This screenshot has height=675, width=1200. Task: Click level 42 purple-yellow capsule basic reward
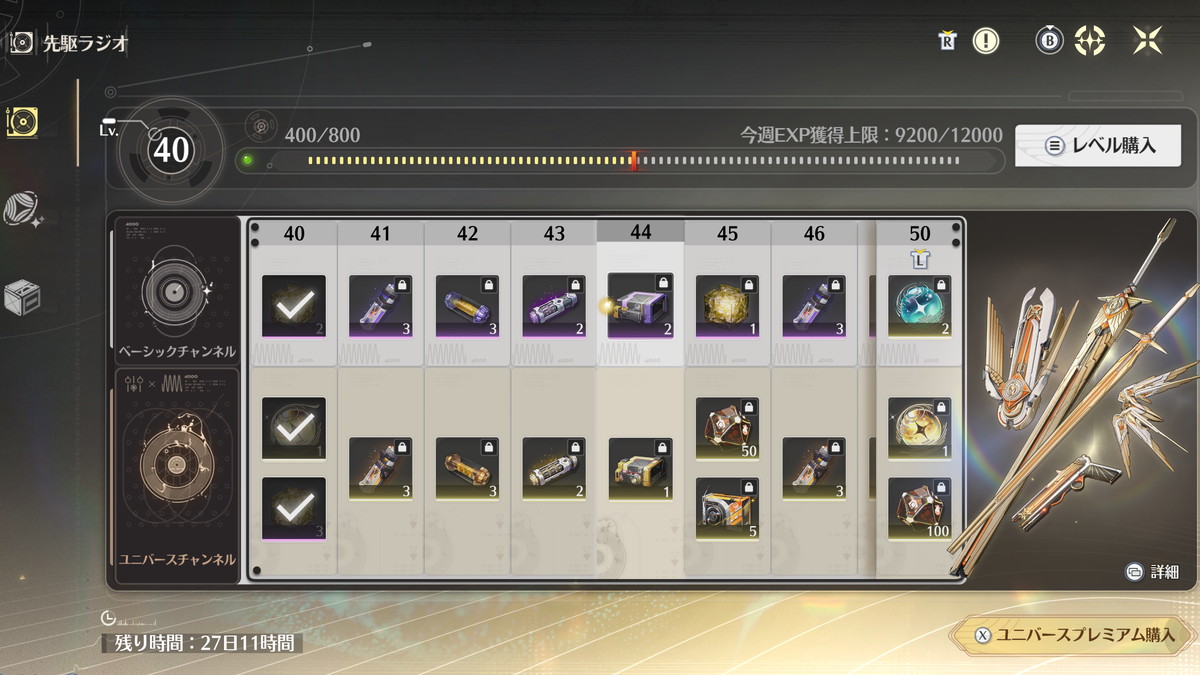click(x=467, y=305)
